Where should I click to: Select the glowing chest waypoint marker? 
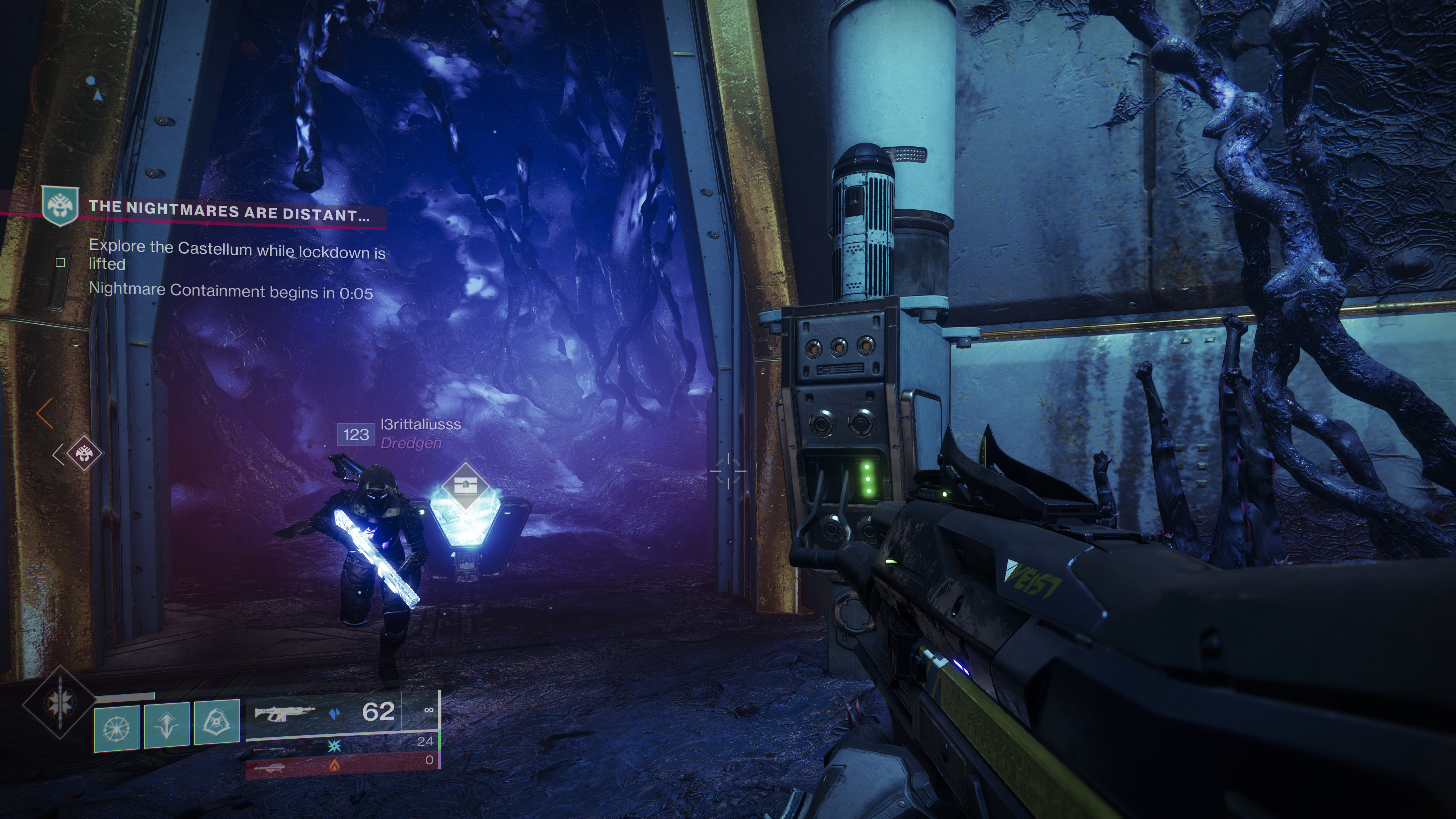tap(465, 485)
